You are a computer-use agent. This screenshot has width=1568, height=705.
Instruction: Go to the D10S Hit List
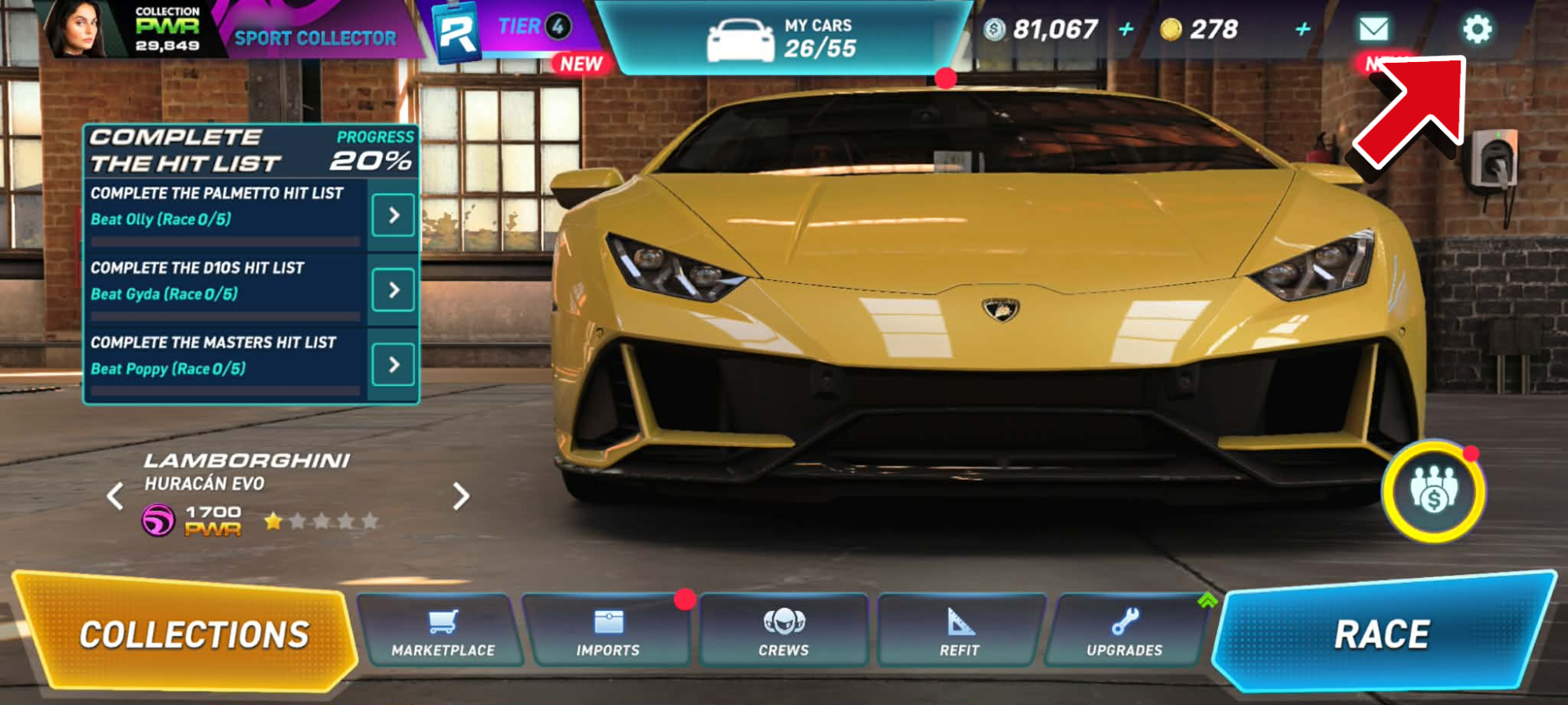393,290
